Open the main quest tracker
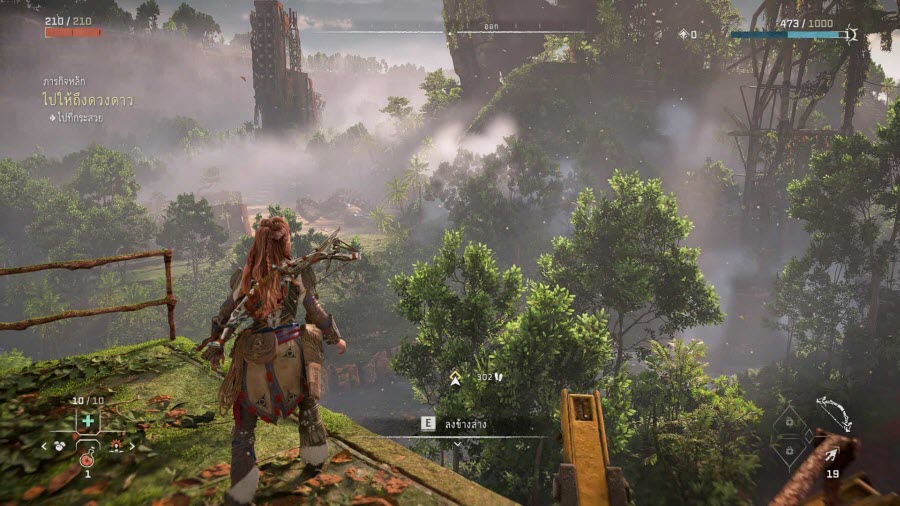Screen dimensions: 900x506 (x=88, y=101)
